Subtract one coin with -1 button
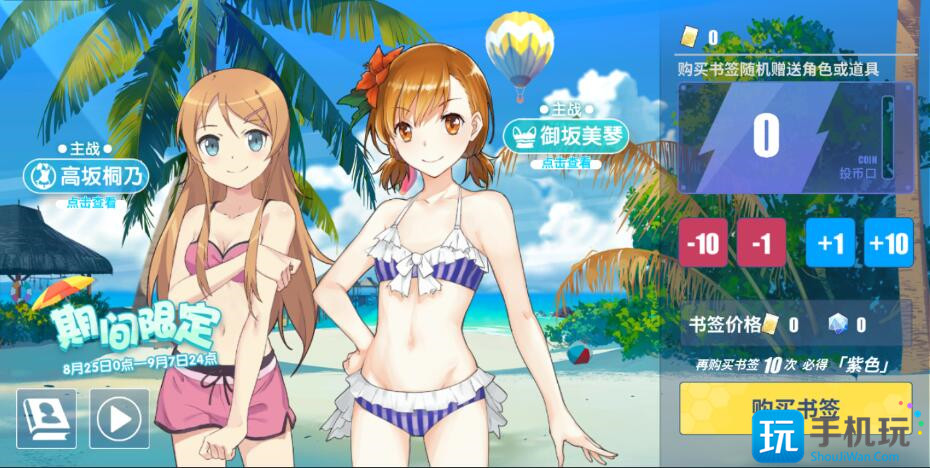 pos(762,243)
